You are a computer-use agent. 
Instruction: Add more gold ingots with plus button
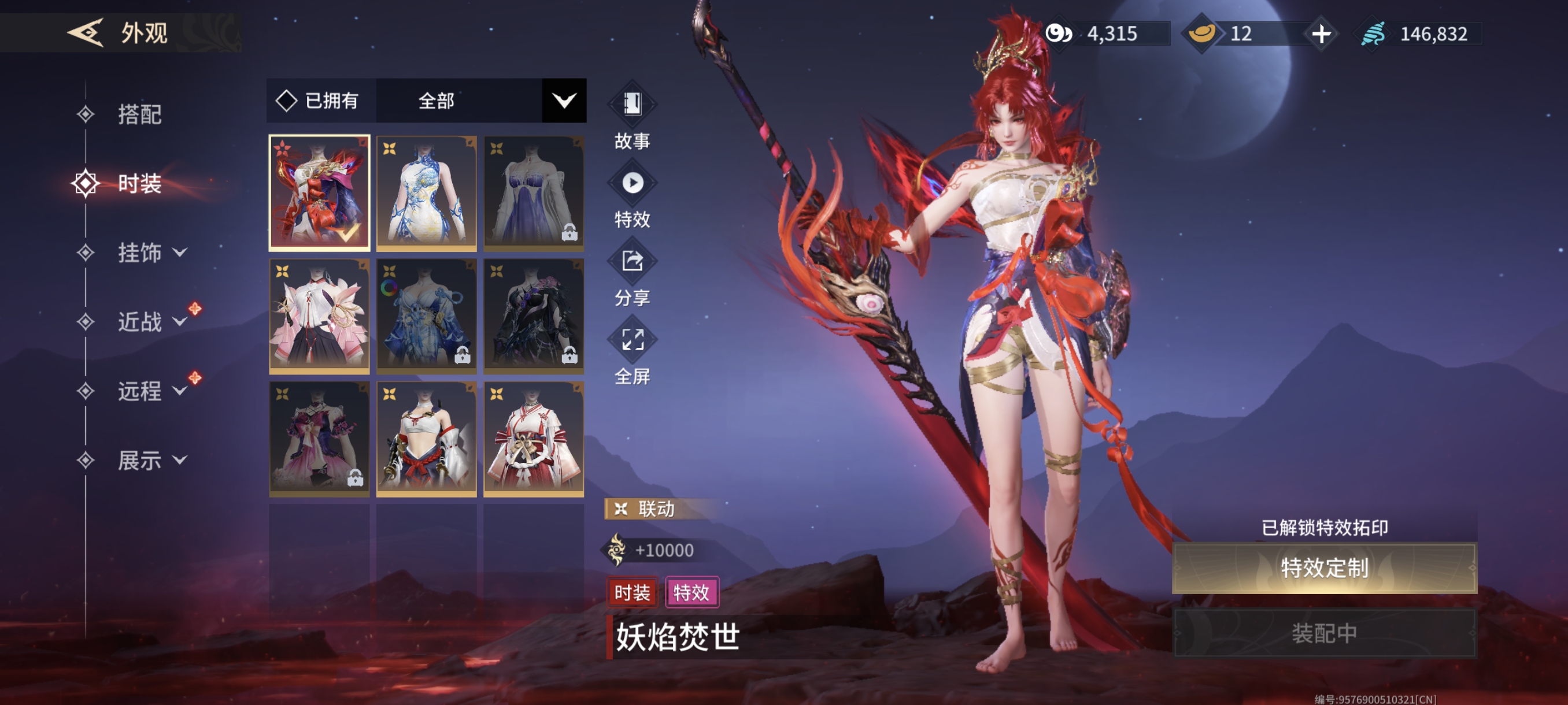(1321, 34)
